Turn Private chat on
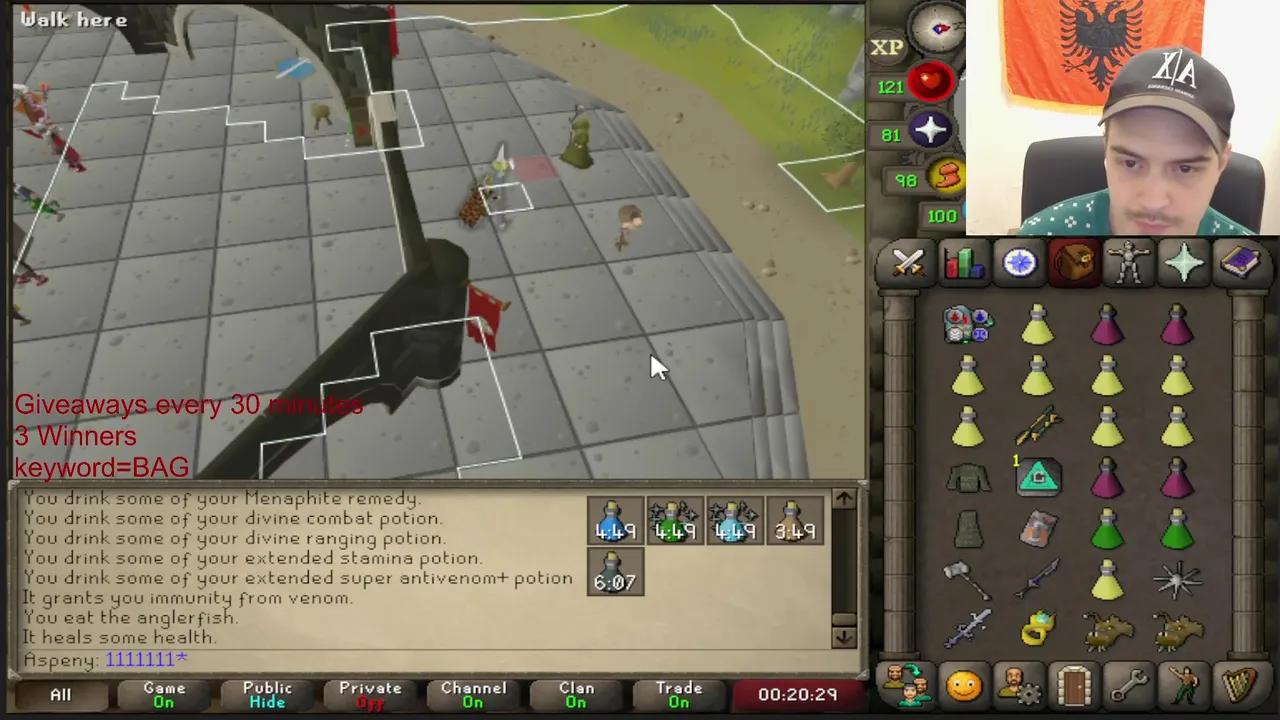 (x=370, y=694)
